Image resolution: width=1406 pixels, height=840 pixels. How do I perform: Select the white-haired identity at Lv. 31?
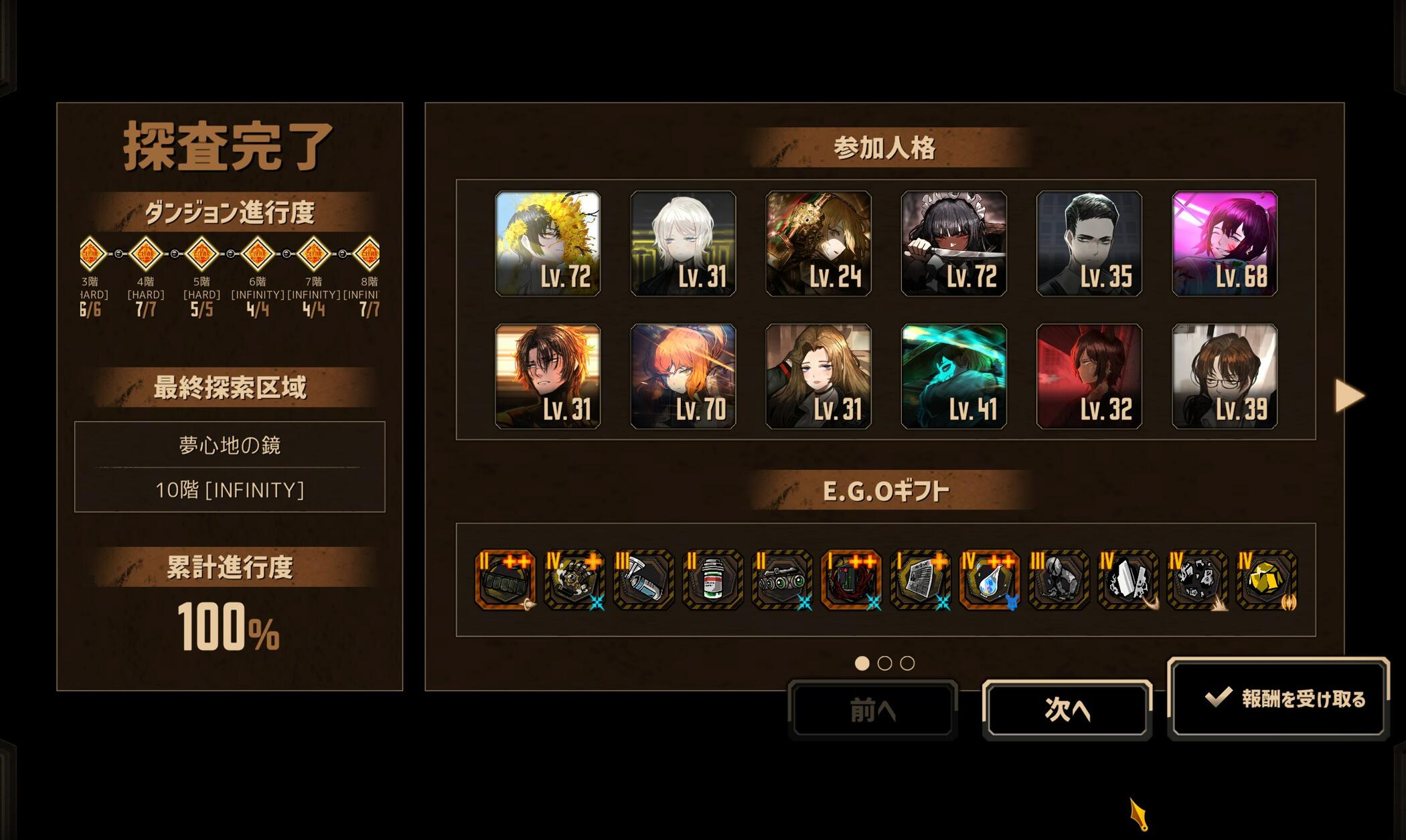(683, 244)
